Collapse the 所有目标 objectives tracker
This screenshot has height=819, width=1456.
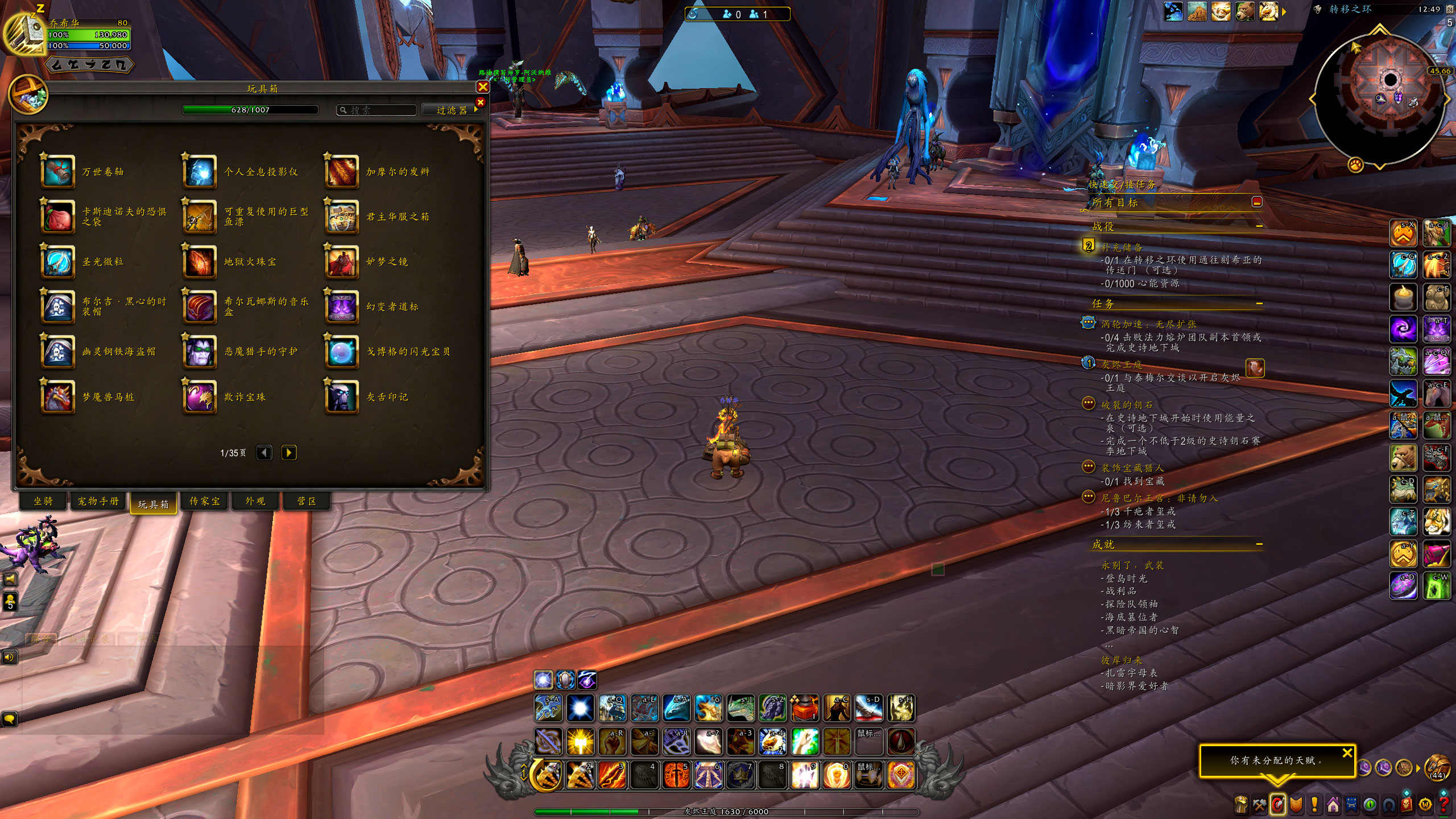(x=1257, y=202)
